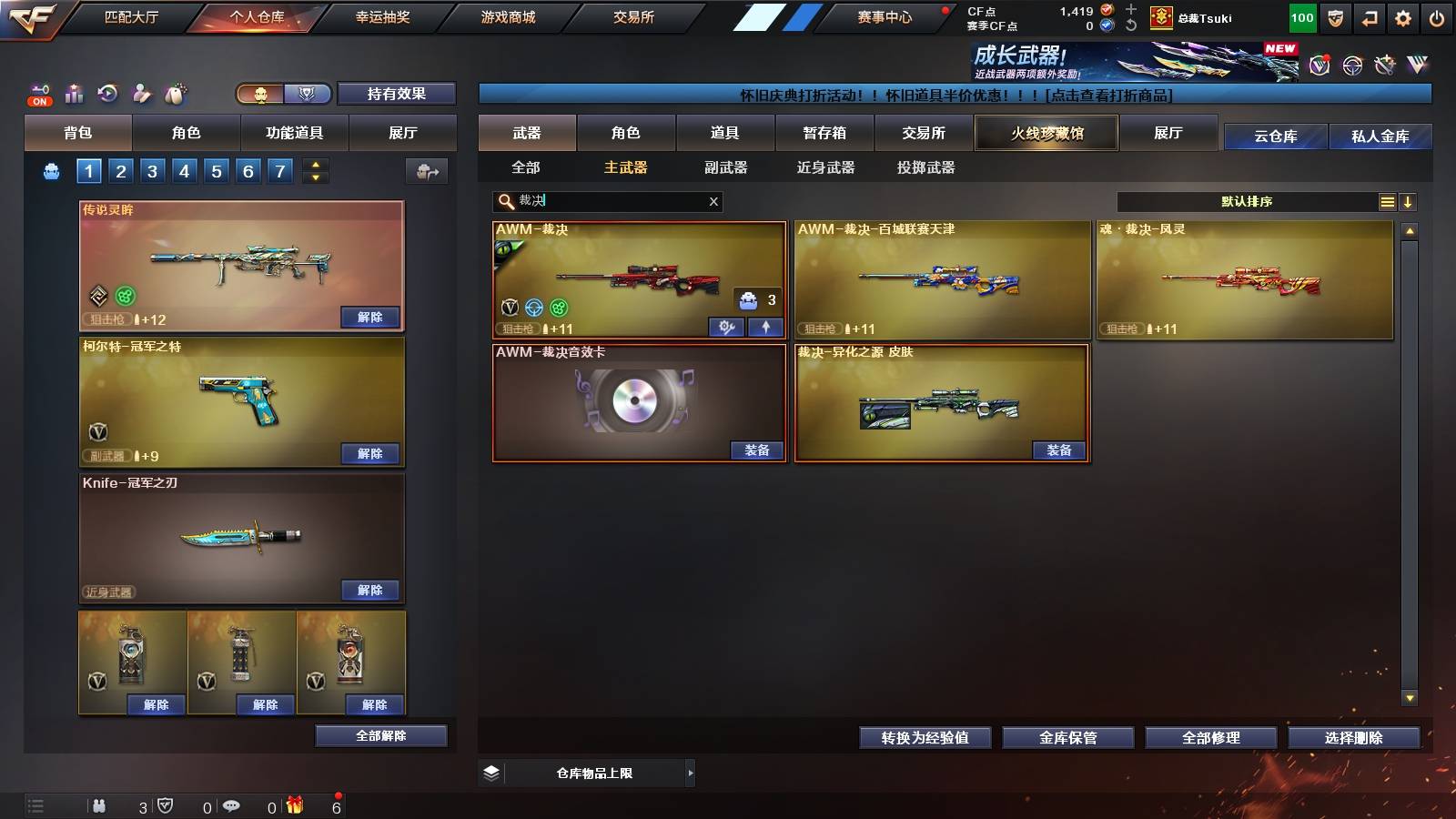1456x819 pixels.
Task: Open the replay/history icon above the backpack panel
Action: coord(107,94)
